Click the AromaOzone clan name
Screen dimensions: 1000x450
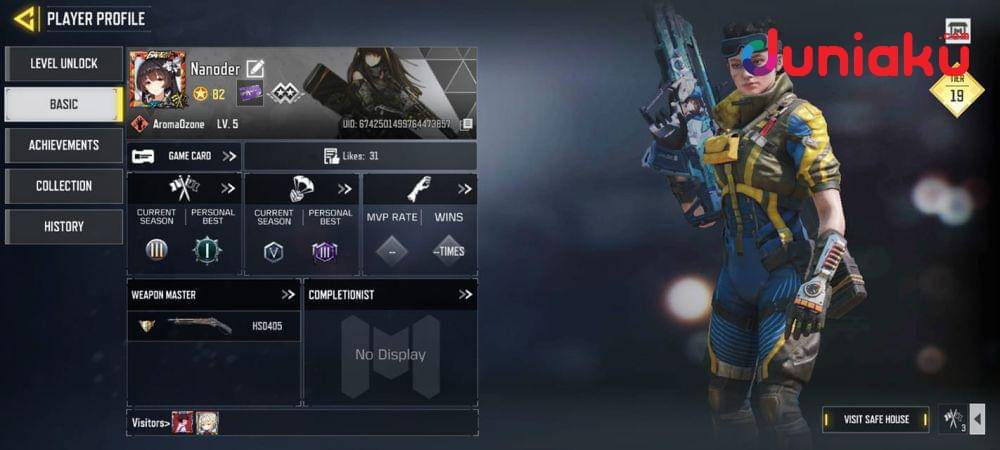point(176,124)
